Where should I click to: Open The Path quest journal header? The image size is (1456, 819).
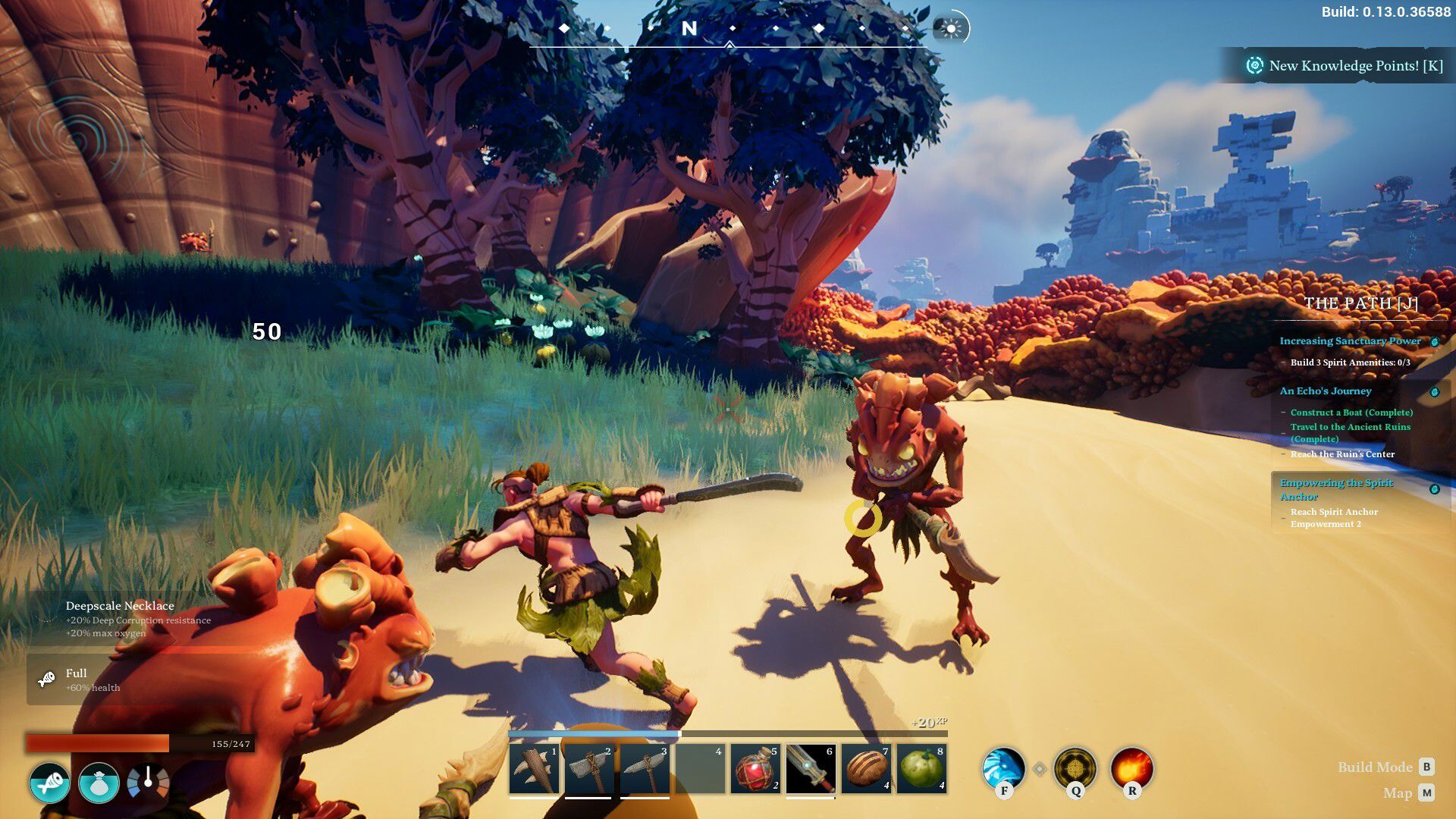(1360, 303)
